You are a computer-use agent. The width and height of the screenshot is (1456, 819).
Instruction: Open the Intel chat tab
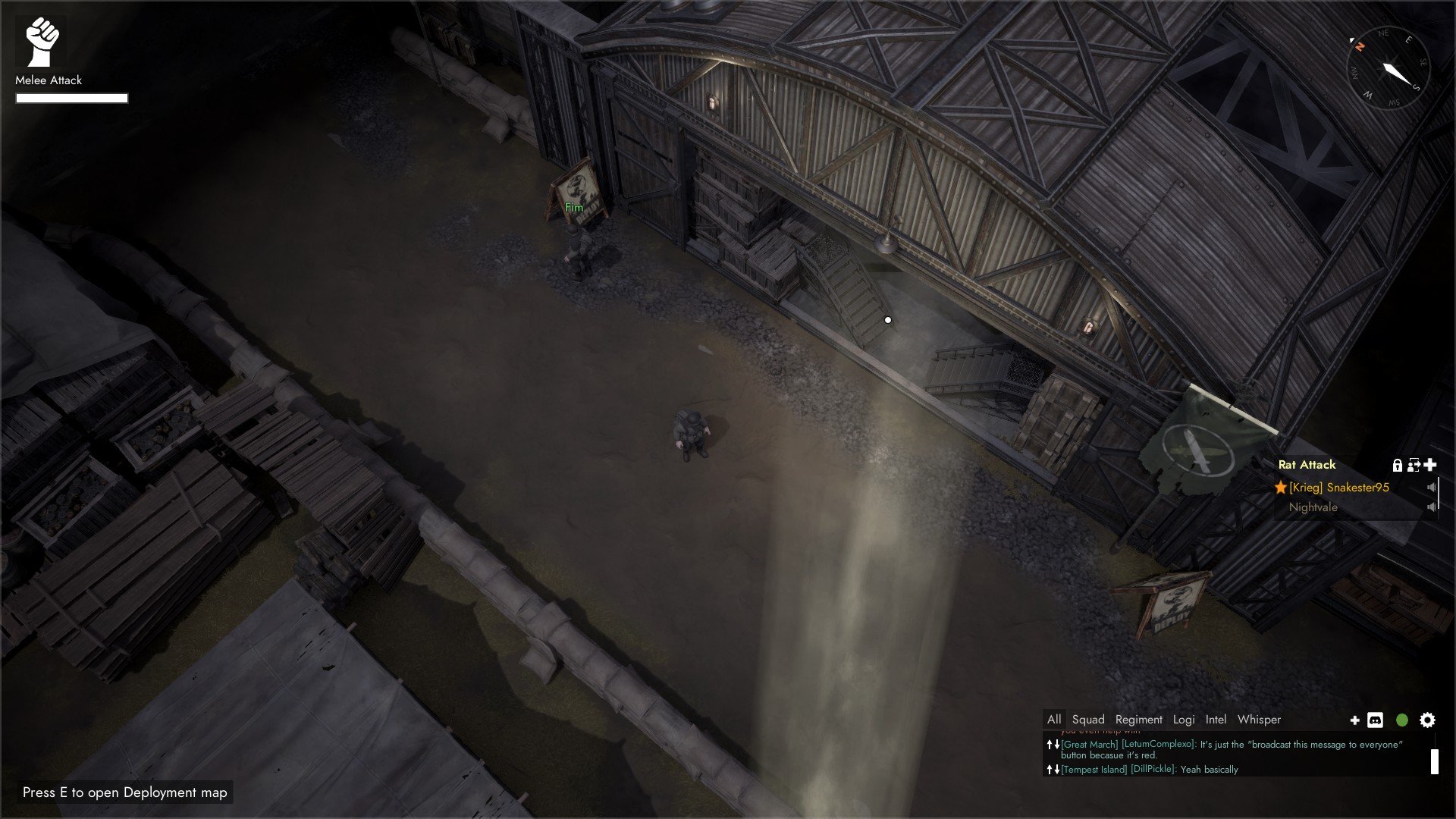coord(1216,720)
